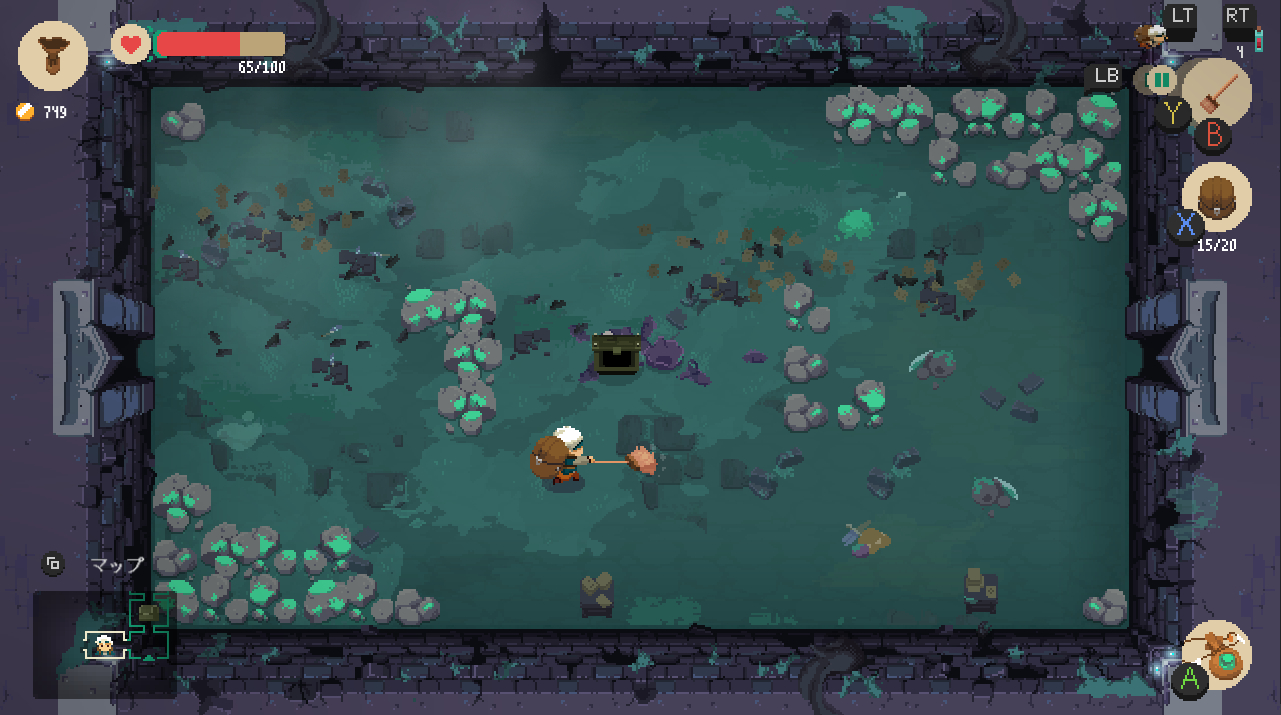
Task: Open the dungeon minimap
Action: [x=104, y=645]
